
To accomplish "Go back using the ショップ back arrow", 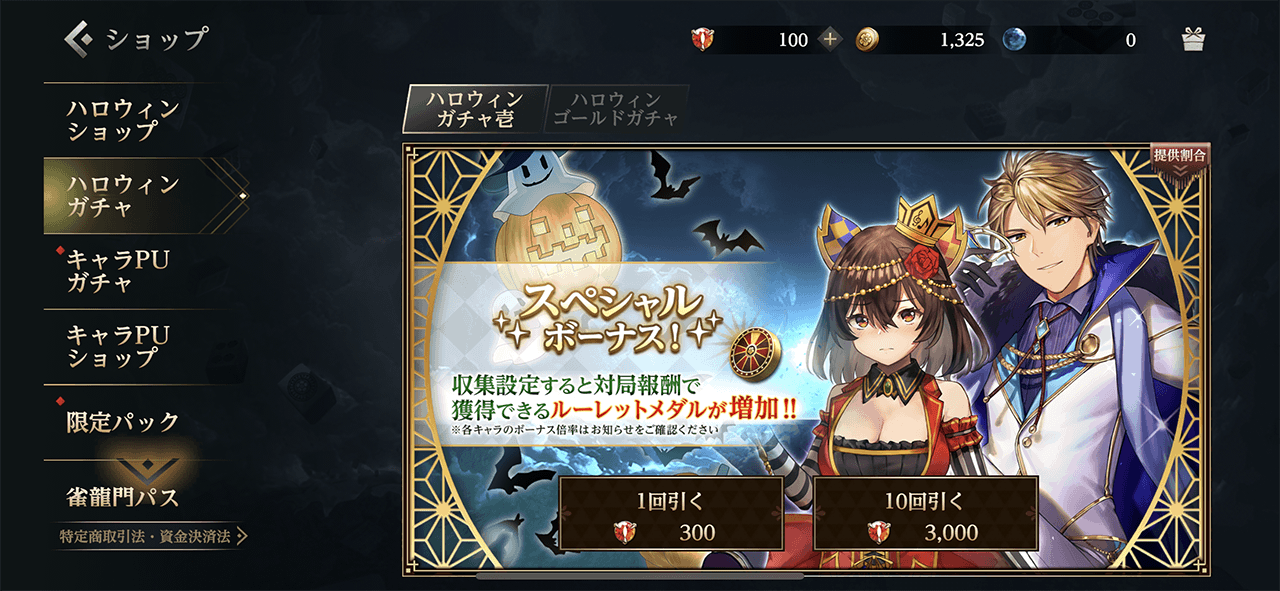I will pyautogui.click(x=80, y=39).
